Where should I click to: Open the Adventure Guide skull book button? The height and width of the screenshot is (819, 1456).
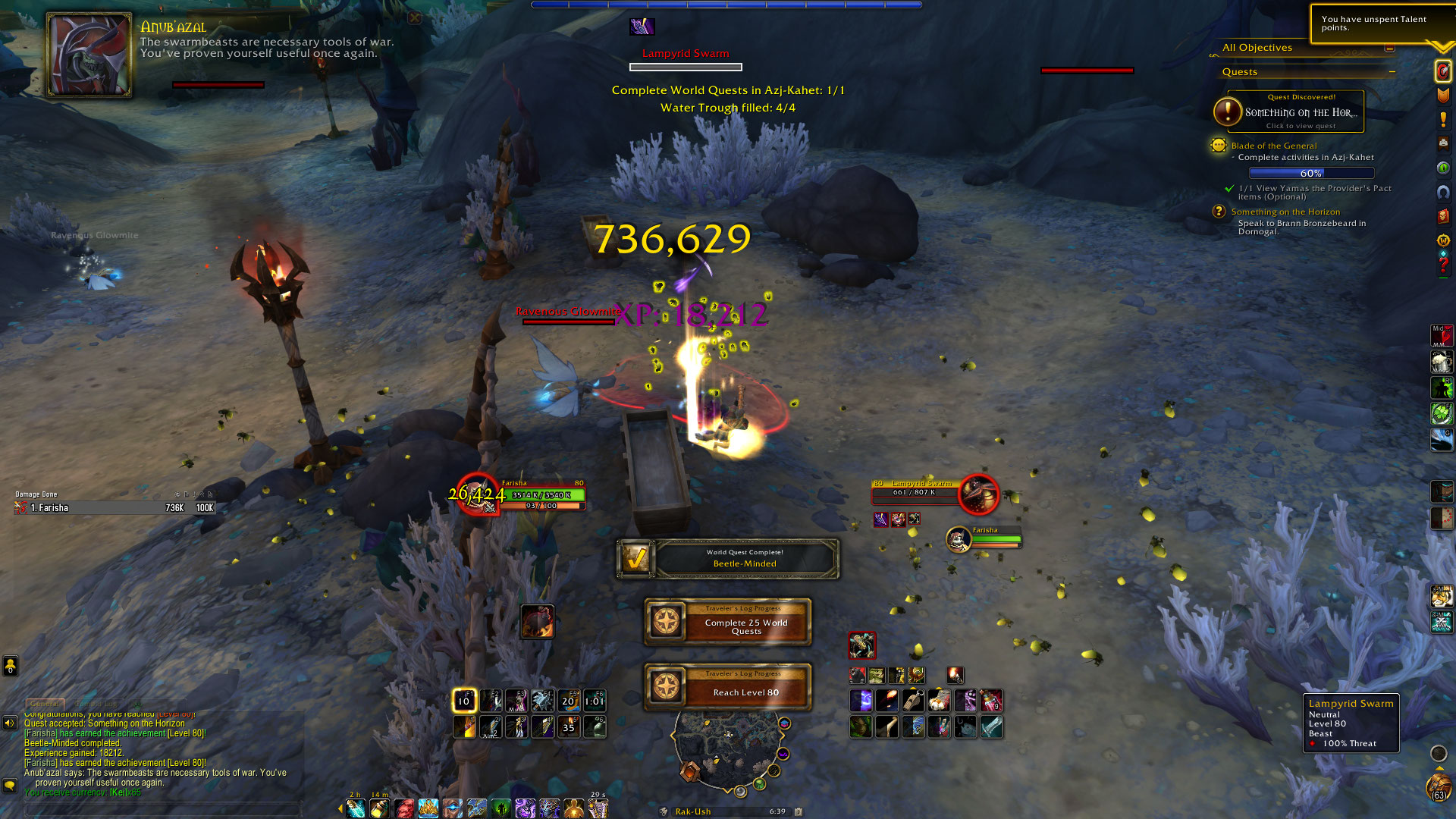pyautogui.click(x=1443, y=217)
